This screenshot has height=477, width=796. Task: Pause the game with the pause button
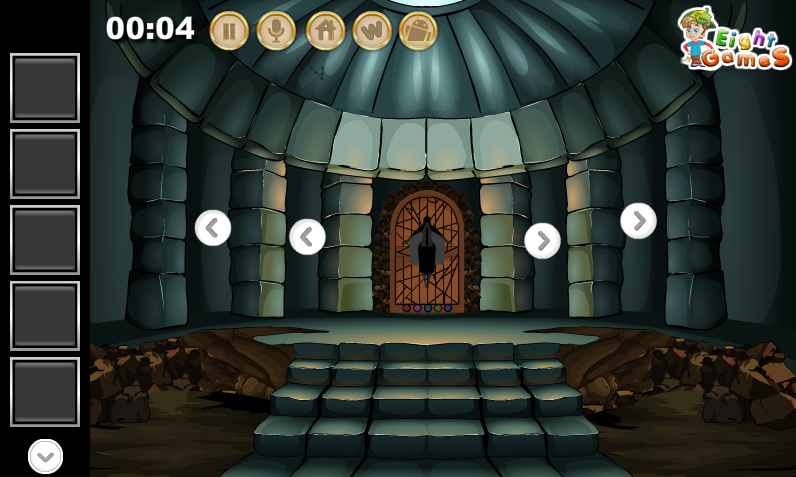tap(229, 31)
